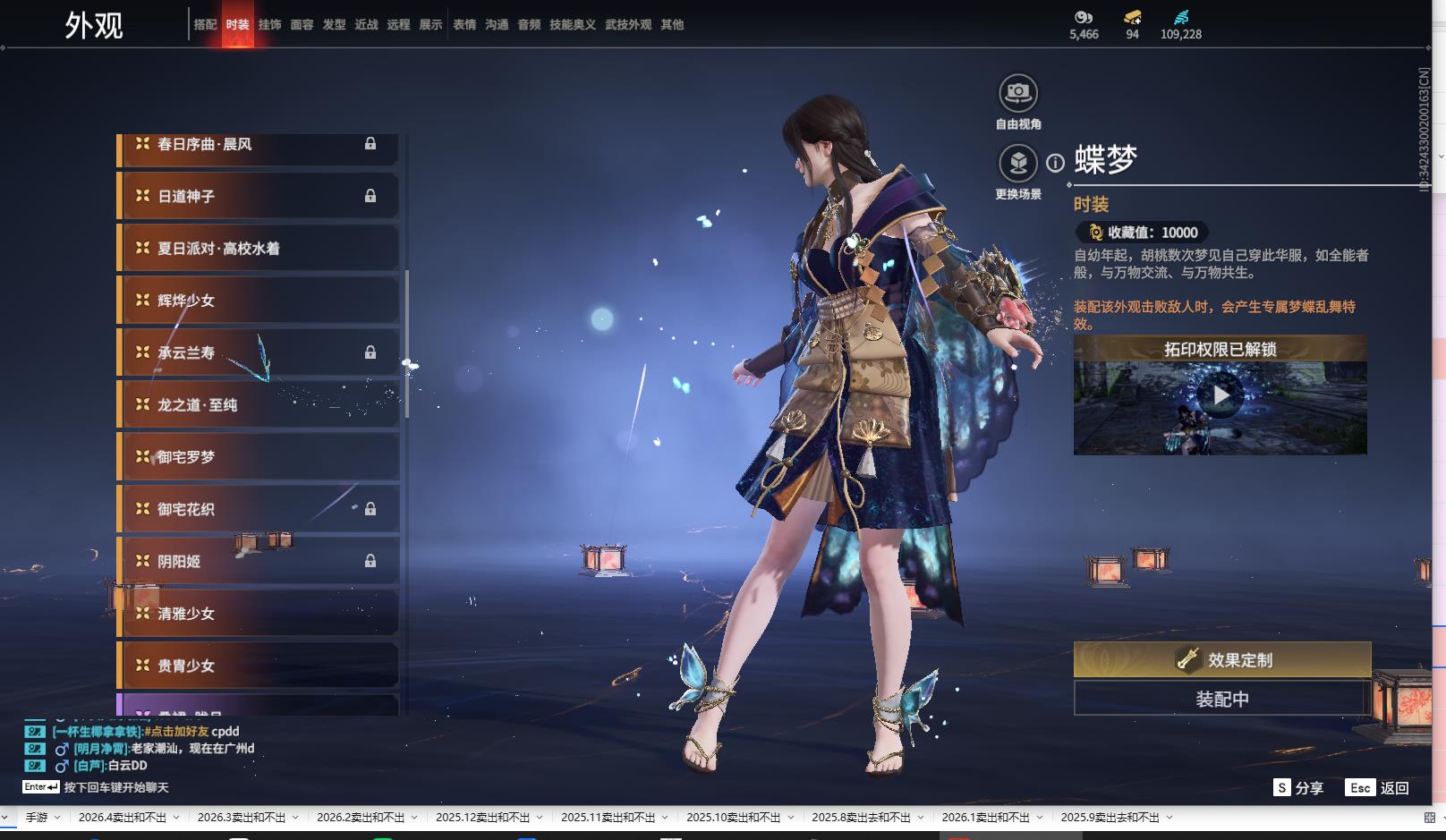Open the 2026.3卖出和不出 sheet tab
This screenshot has height=840, width=1446.
coord(242,818)
